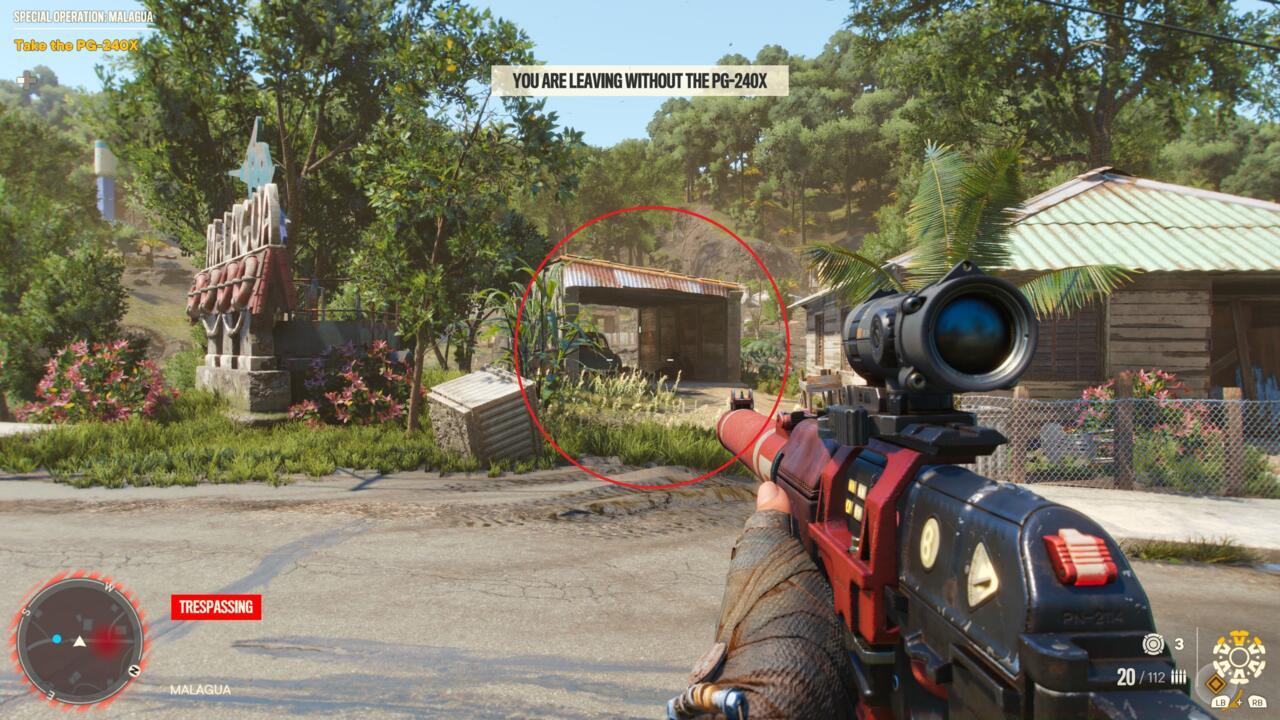1280x720 pixels.
Task: Select the player arrow on the minimap
Action: (79, 642)
